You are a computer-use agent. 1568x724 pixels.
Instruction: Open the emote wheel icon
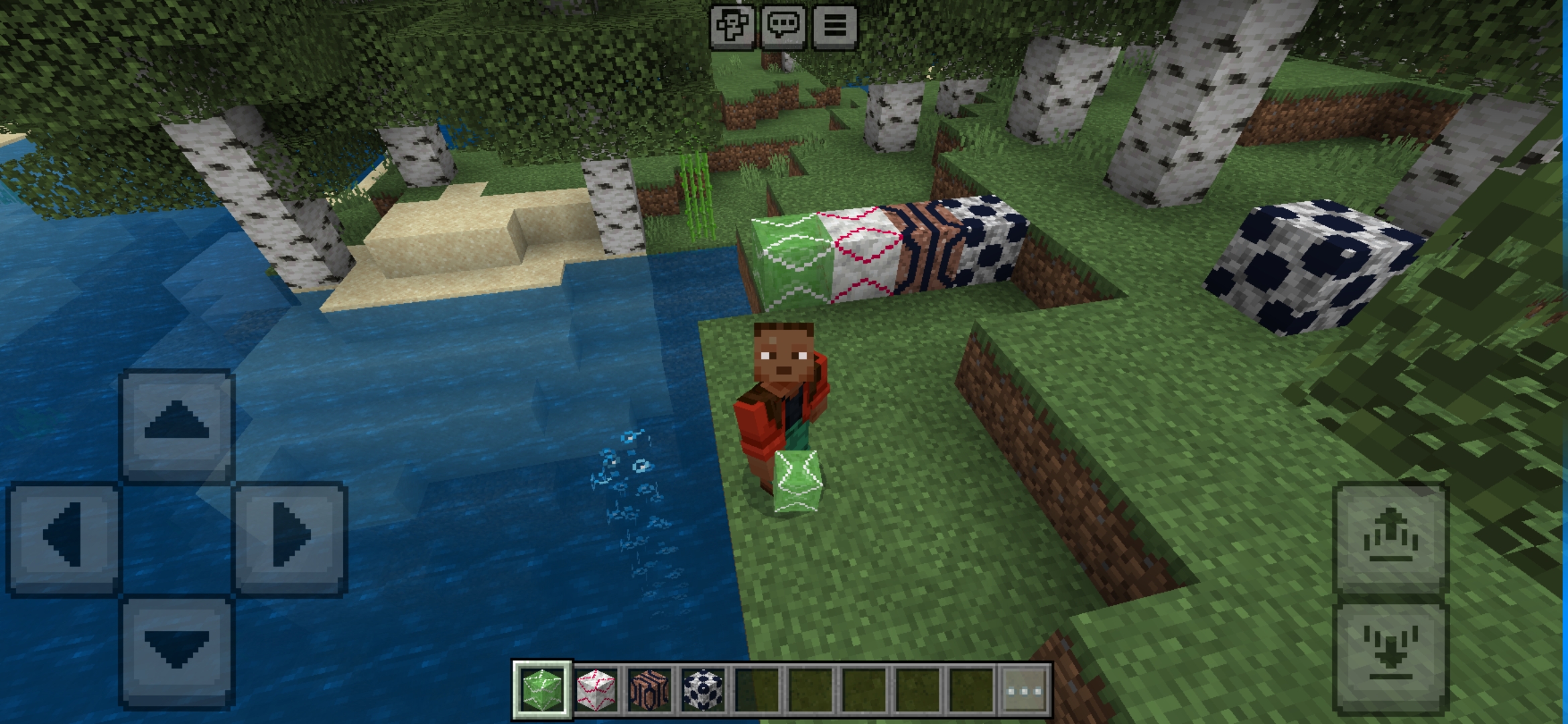pos(733,27)
